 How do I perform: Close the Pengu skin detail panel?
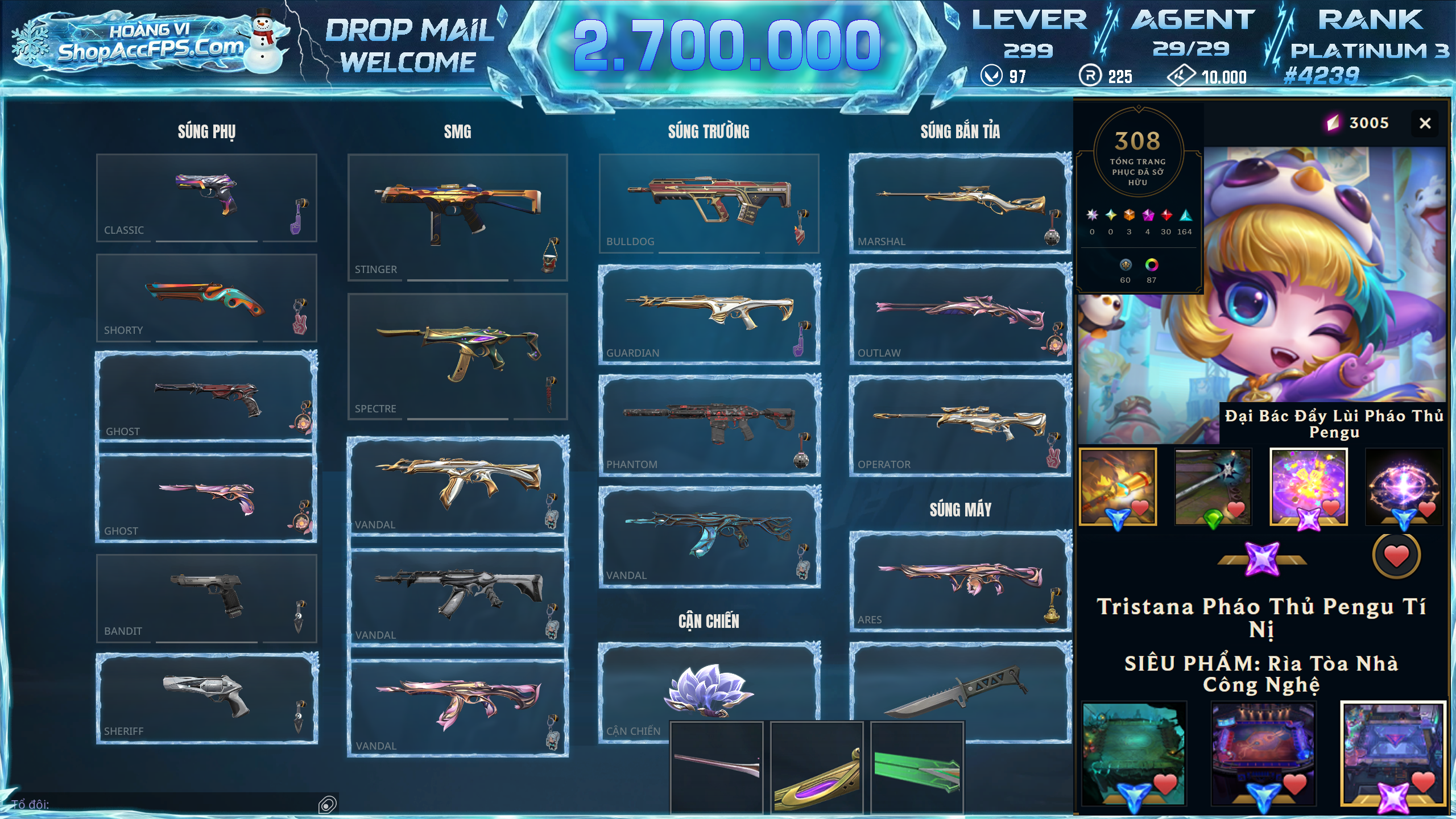pyautogui.click(x=1425, y=123)
